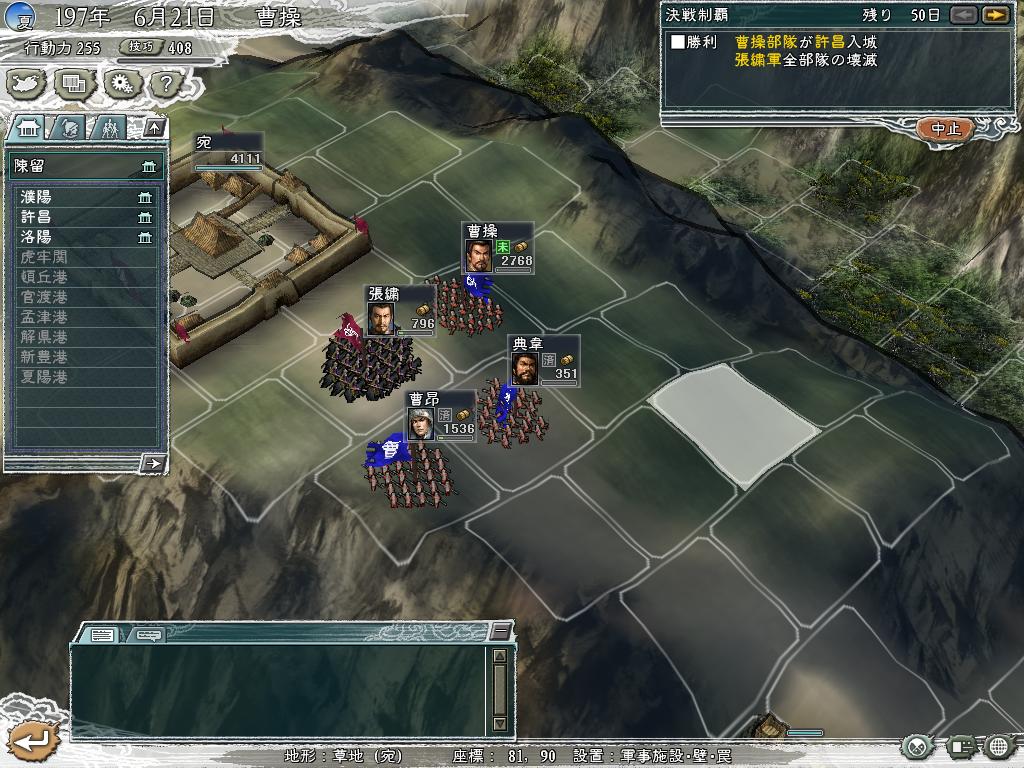Choose 許昌 in the city list
The image size is (1024, 768).
[x=85, y=217]
